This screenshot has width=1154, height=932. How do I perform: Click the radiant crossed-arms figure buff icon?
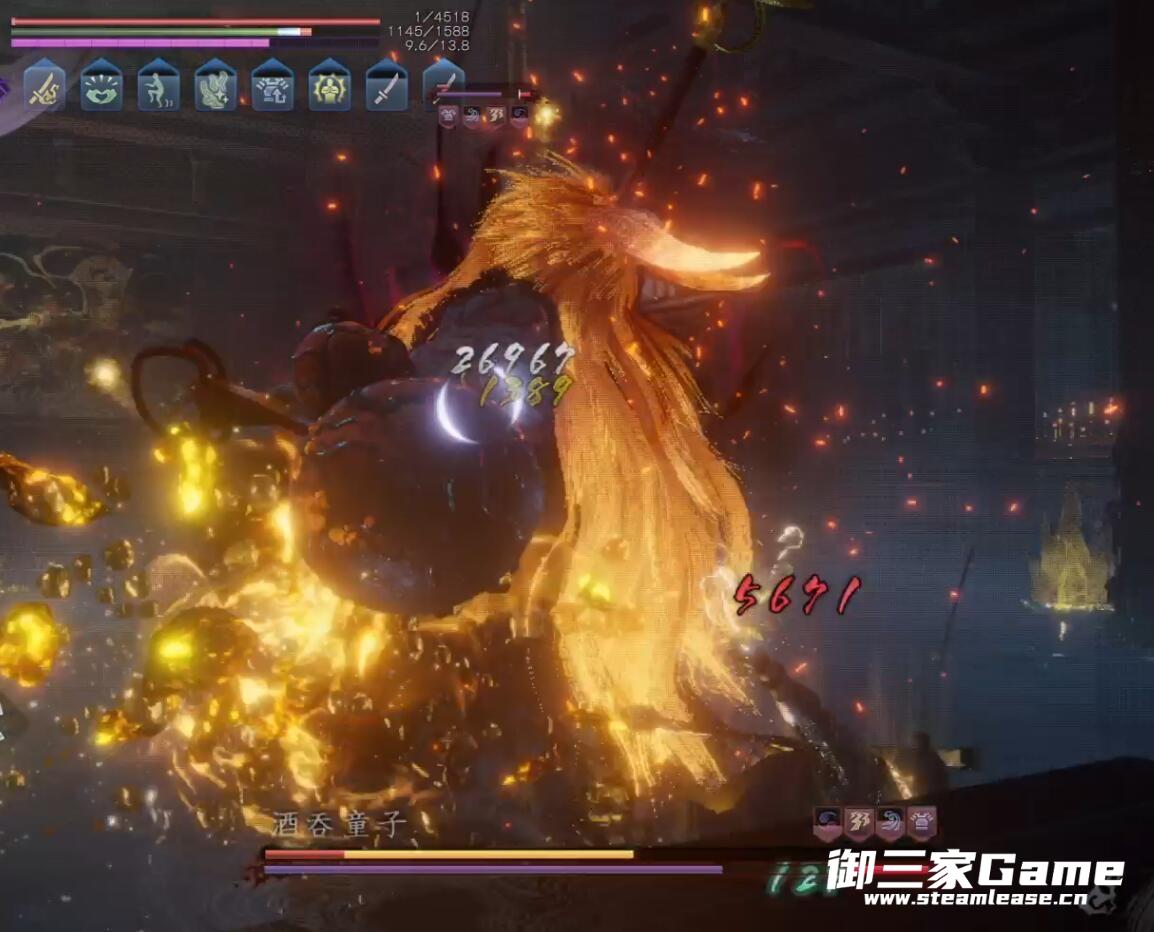[x=329, y=86]
